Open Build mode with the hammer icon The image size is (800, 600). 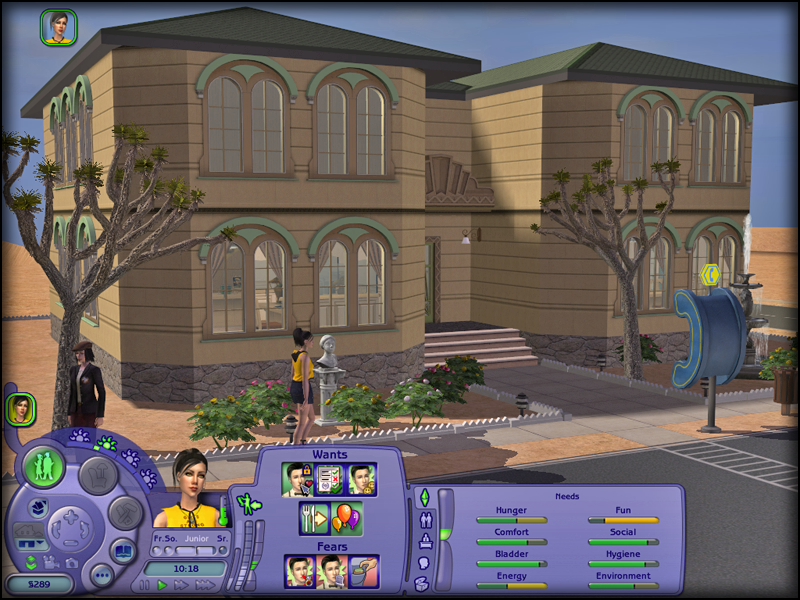pos(126,514)
